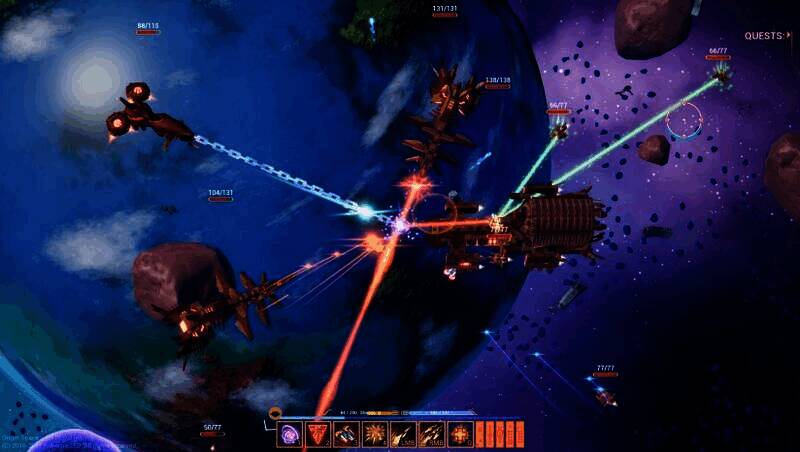Fire the single missile LMB weapon
800x452 pixels.
point(403,434)
